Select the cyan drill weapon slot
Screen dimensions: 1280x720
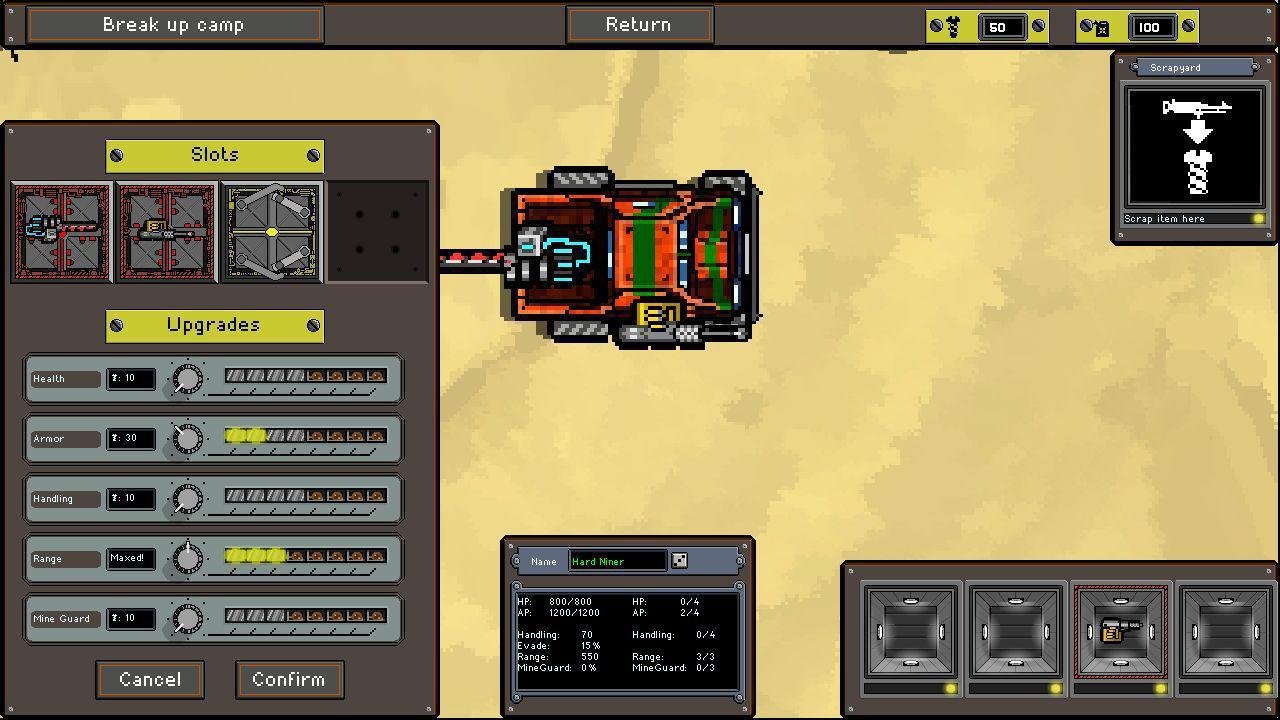click(x=61, y=232)
